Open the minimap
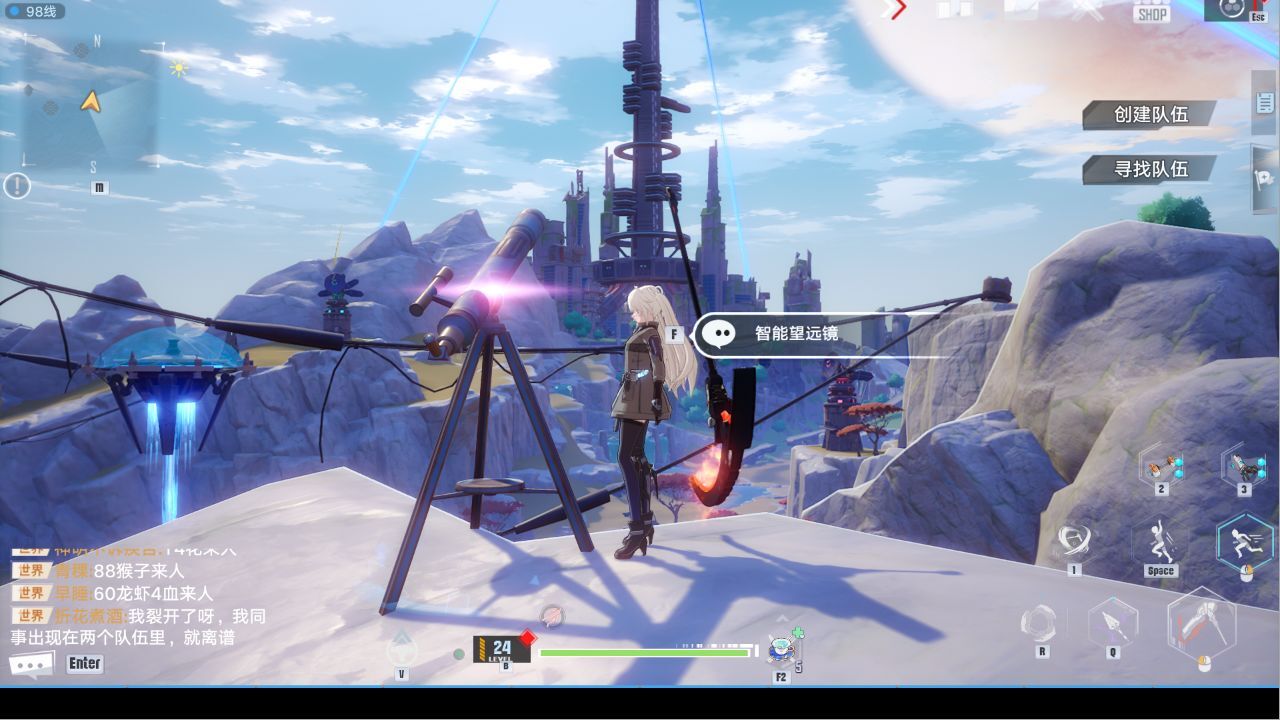Image resolution: width=1280 pixels, height=720 pixels. click(x=90, y=105)
